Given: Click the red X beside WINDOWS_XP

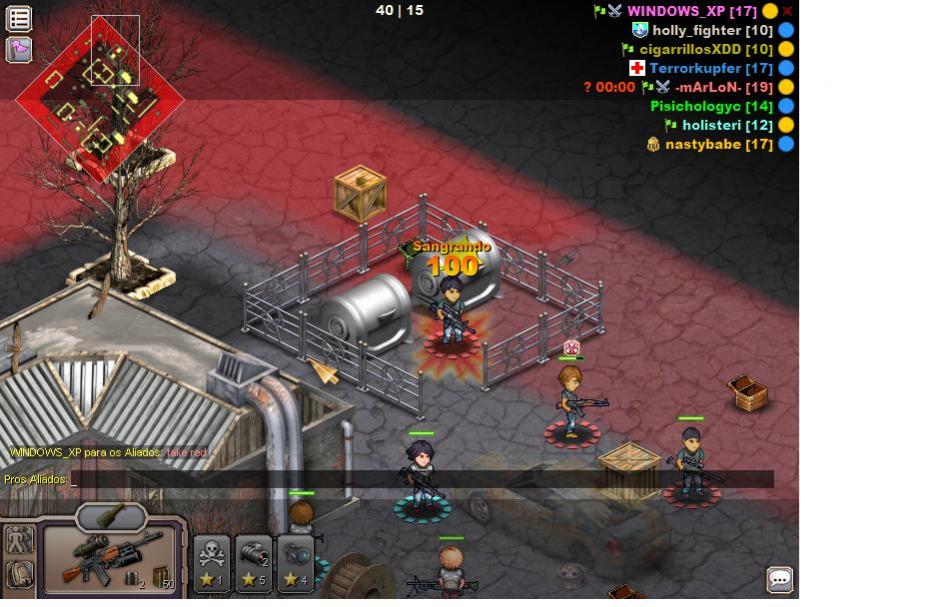Looking at the screenshot, I should coord(788,11).
